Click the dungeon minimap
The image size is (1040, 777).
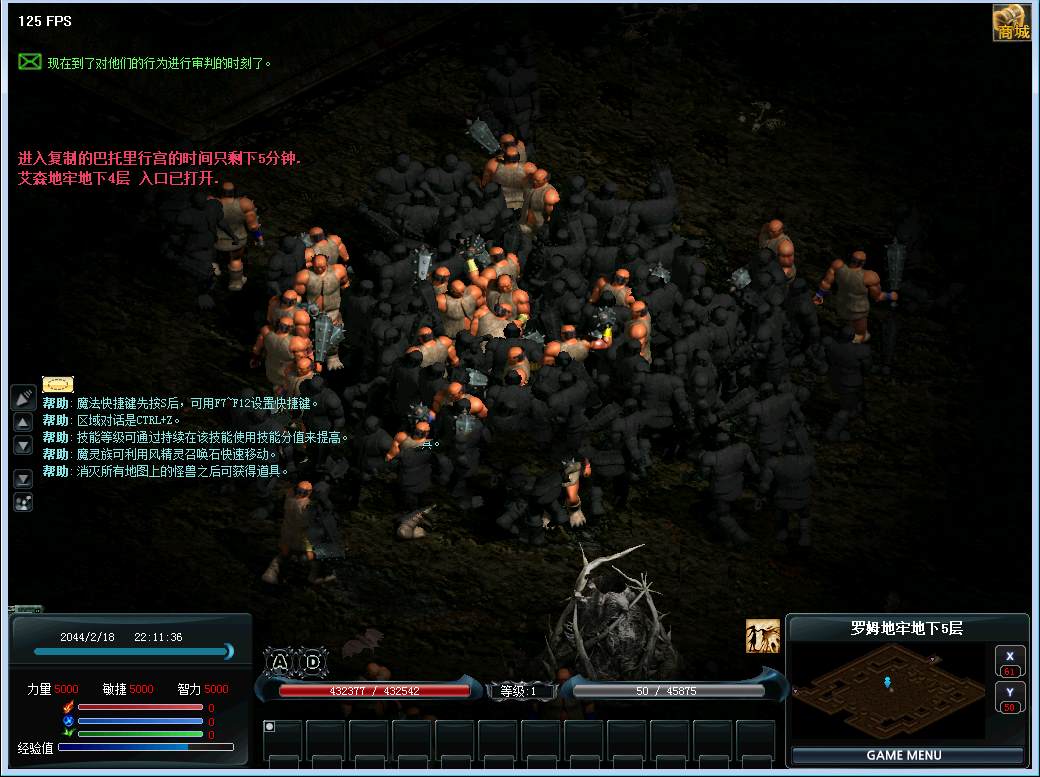(888, 691)
